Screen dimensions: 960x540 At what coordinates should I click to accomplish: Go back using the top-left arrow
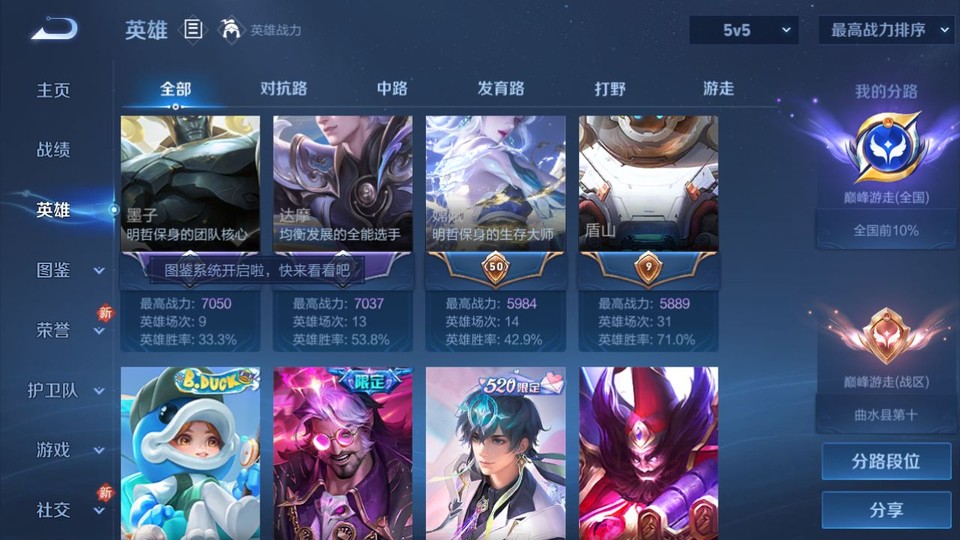pyautogui.click(x=54, y=29)
